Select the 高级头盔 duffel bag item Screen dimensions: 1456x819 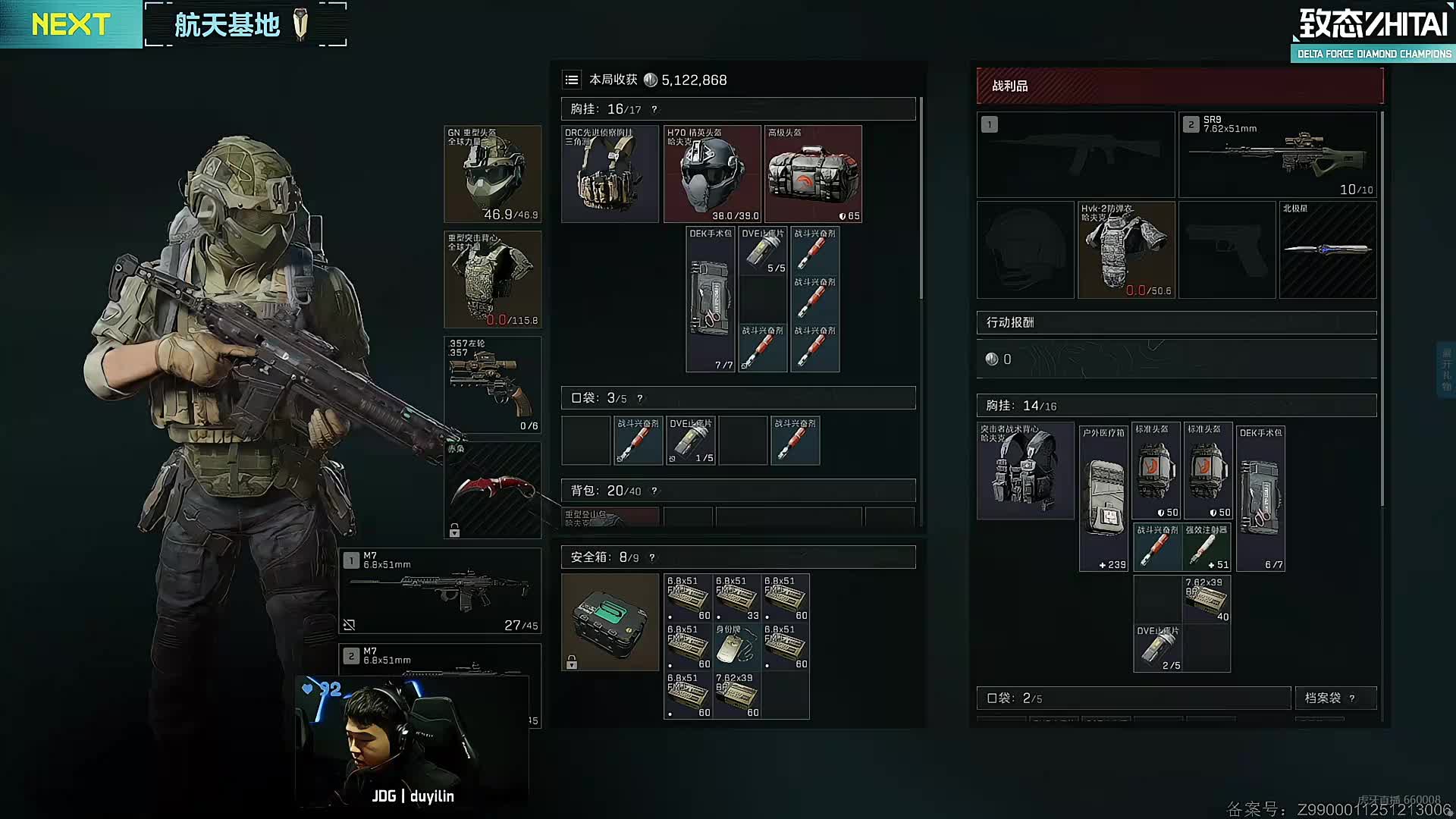tap(813, 174)
